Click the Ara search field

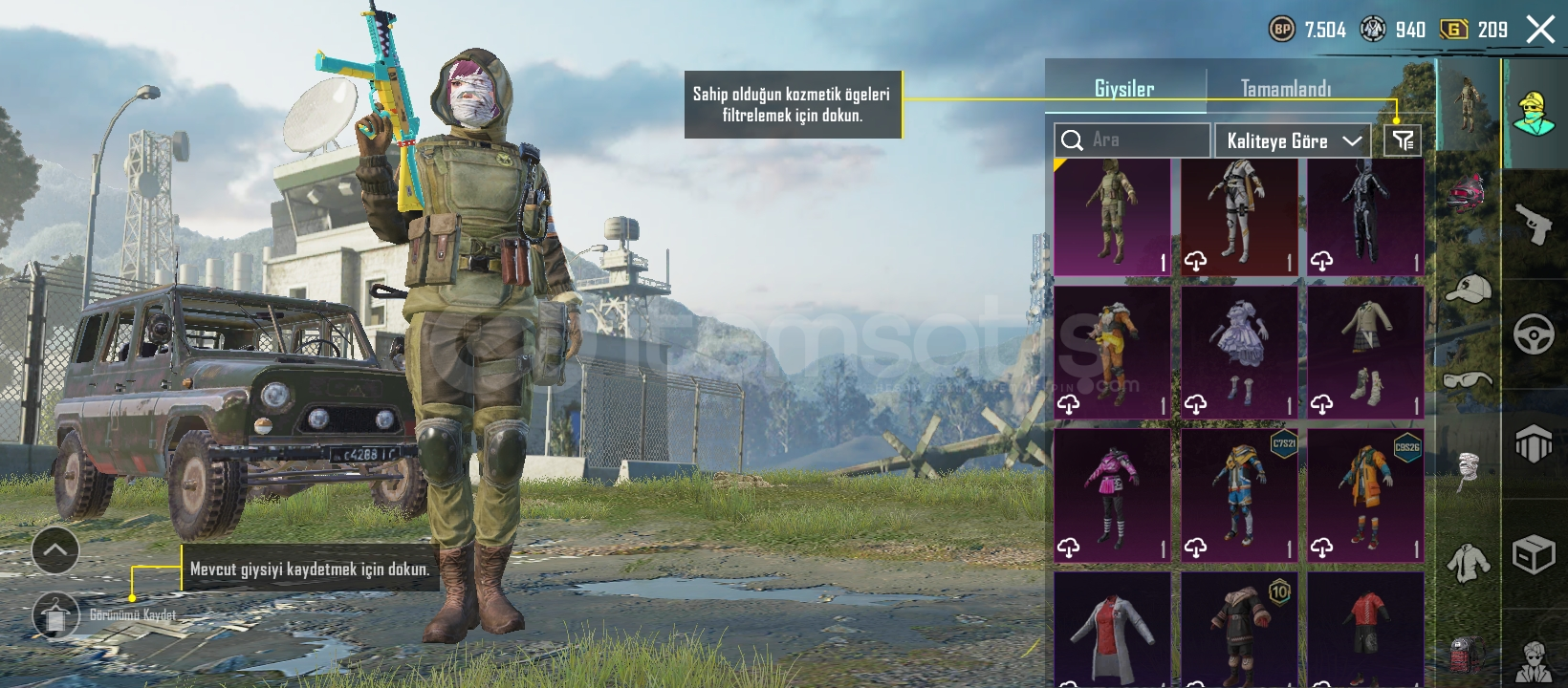point(1132,140)
